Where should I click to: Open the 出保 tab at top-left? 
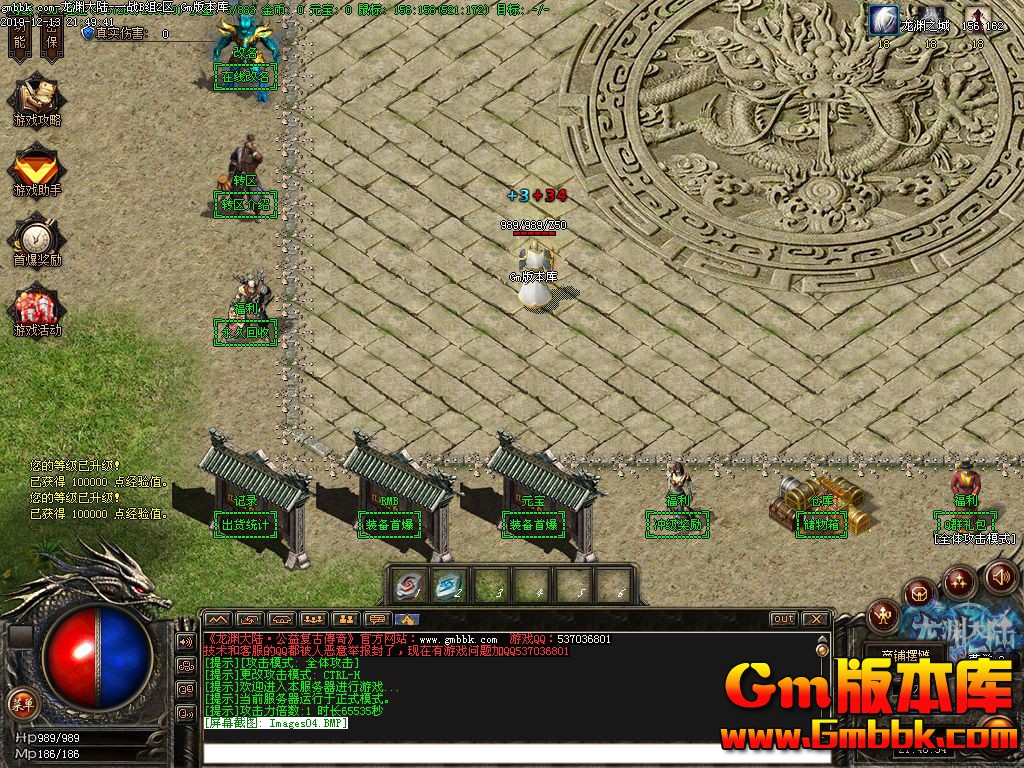[52, 38]
